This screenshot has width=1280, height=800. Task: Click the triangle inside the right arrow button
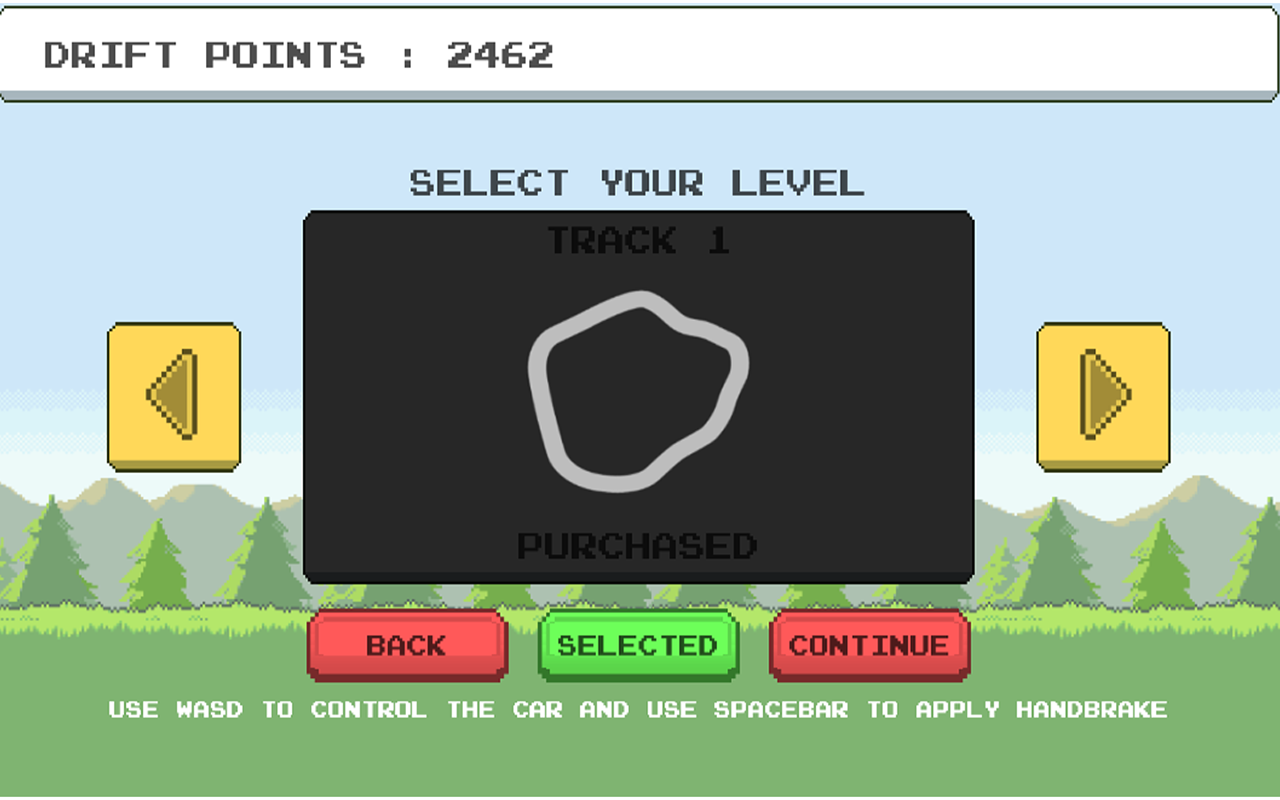point(1103,393)
